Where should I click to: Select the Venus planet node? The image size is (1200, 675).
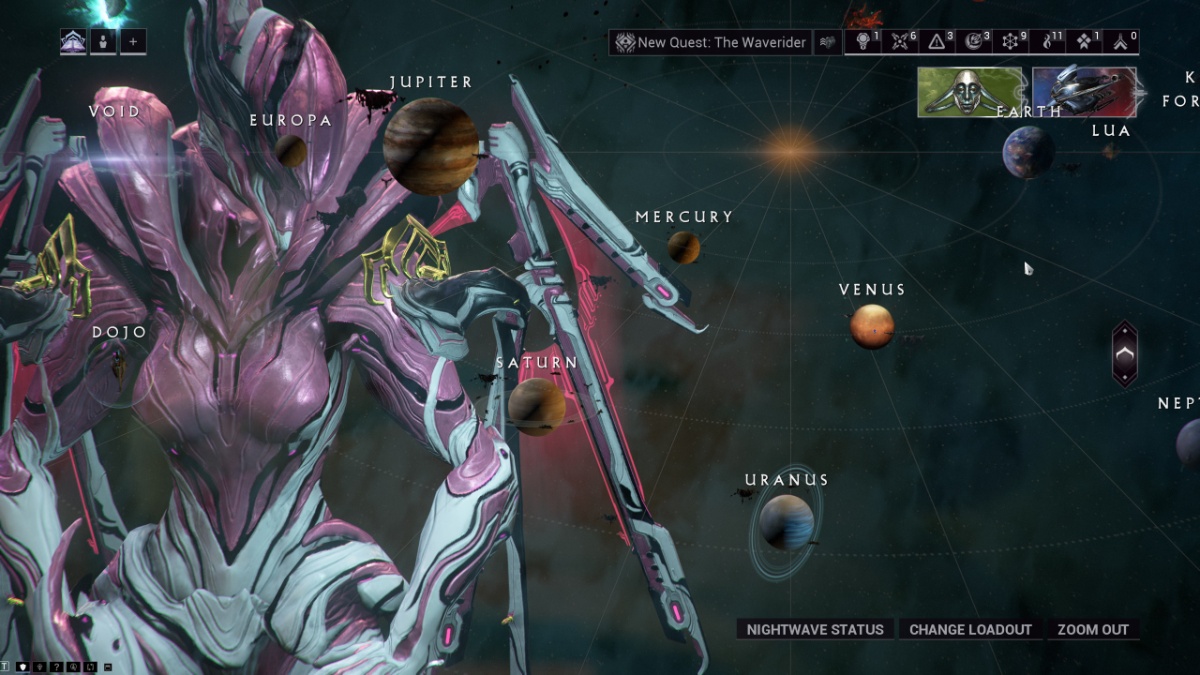[872, 326]
